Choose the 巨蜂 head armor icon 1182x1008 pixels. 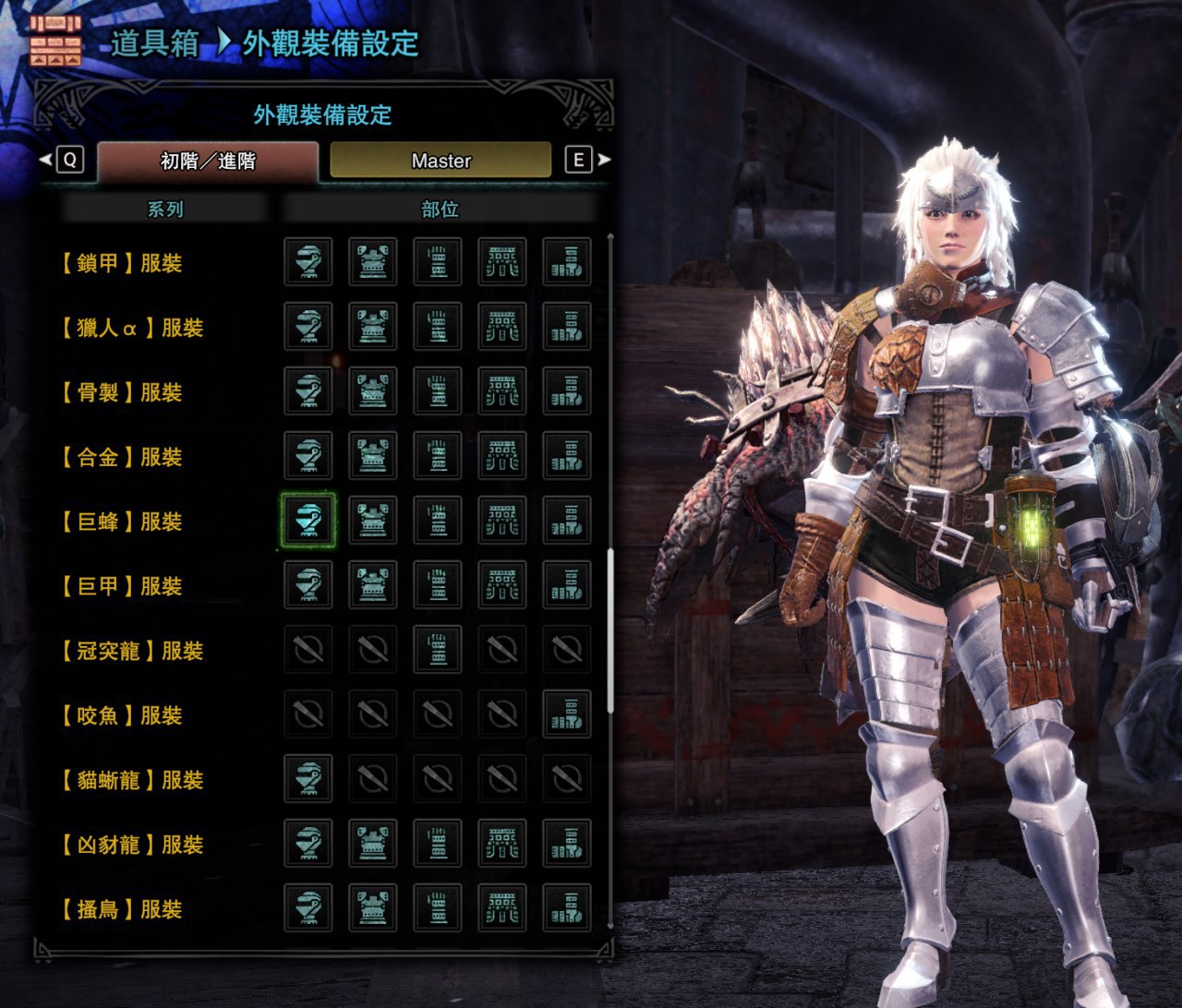[308, 521]
